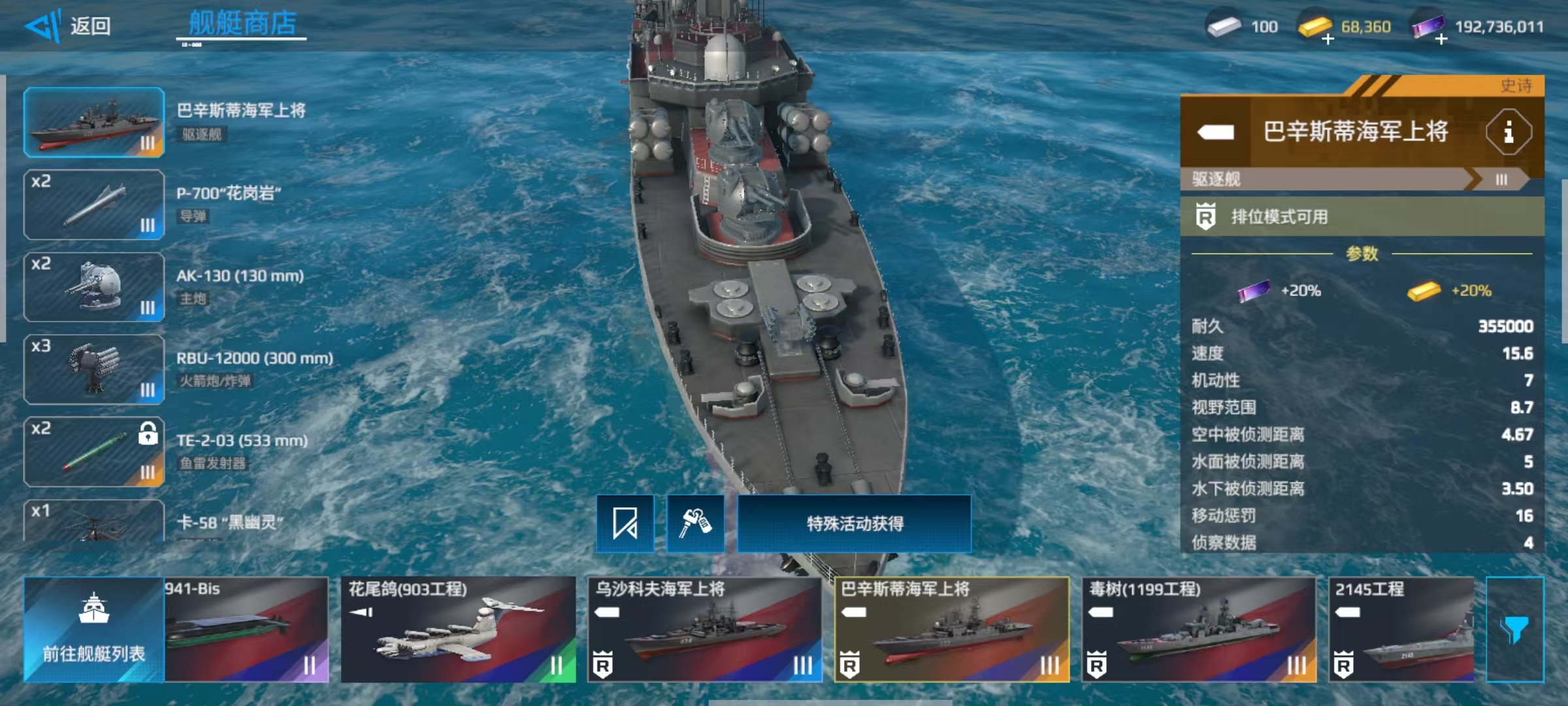Select the locked TE-2-03 torpedo slot

coord(94,452)
